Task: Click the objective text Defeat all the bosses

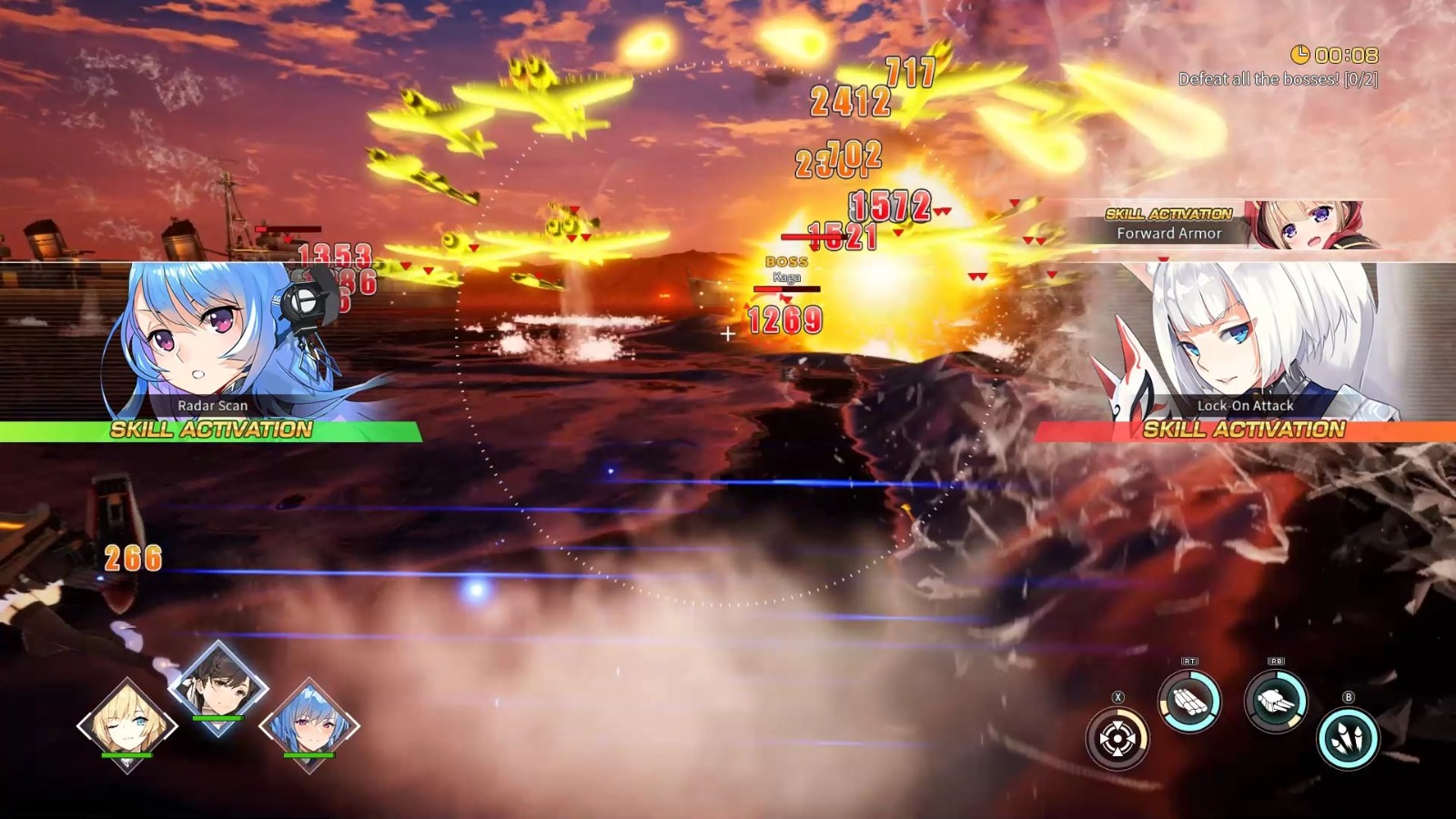Action: tap(1279, 79)
